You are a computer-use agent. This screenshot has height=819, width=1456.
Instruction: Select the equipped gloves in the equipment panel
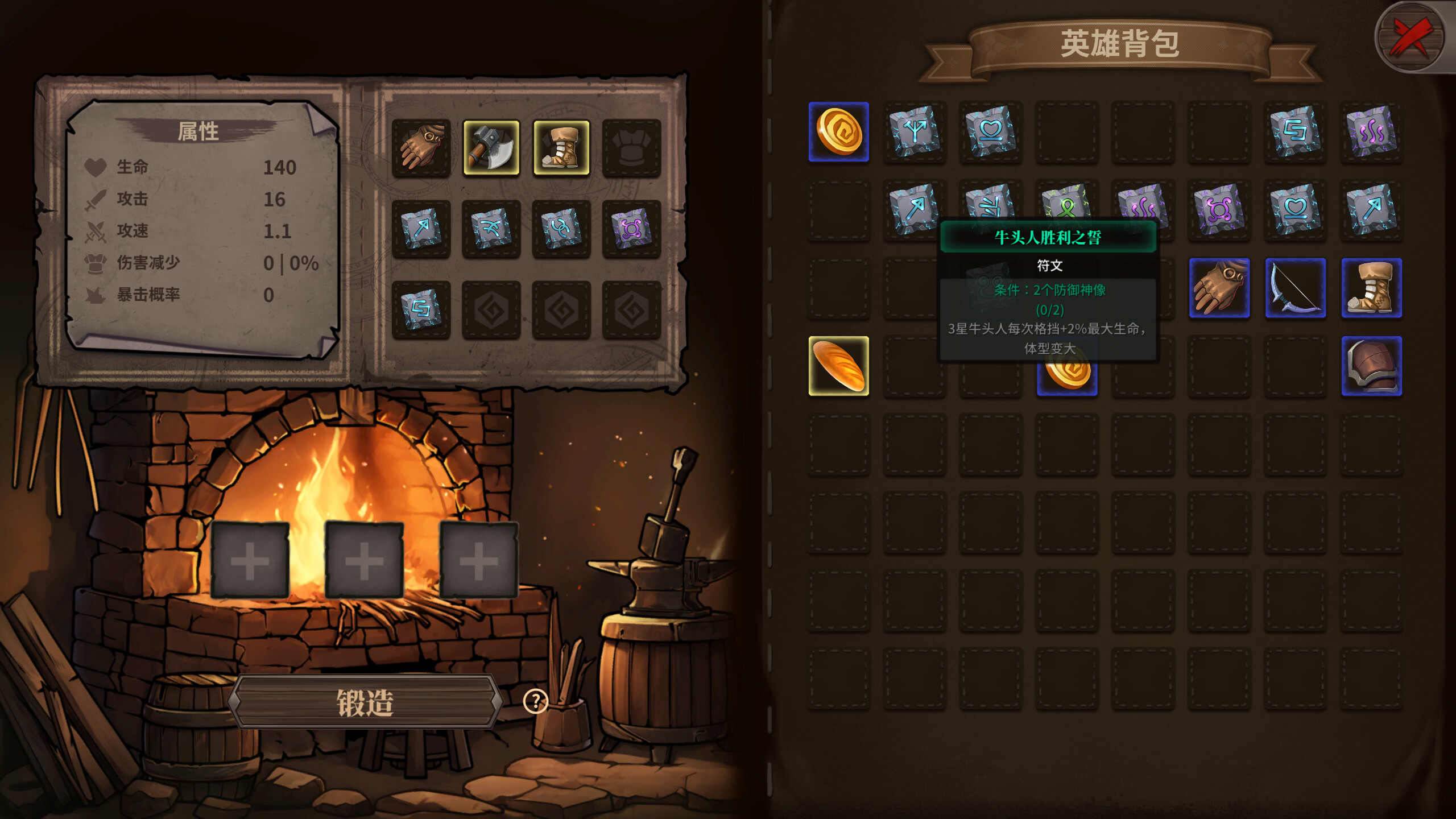coord(422,148)
